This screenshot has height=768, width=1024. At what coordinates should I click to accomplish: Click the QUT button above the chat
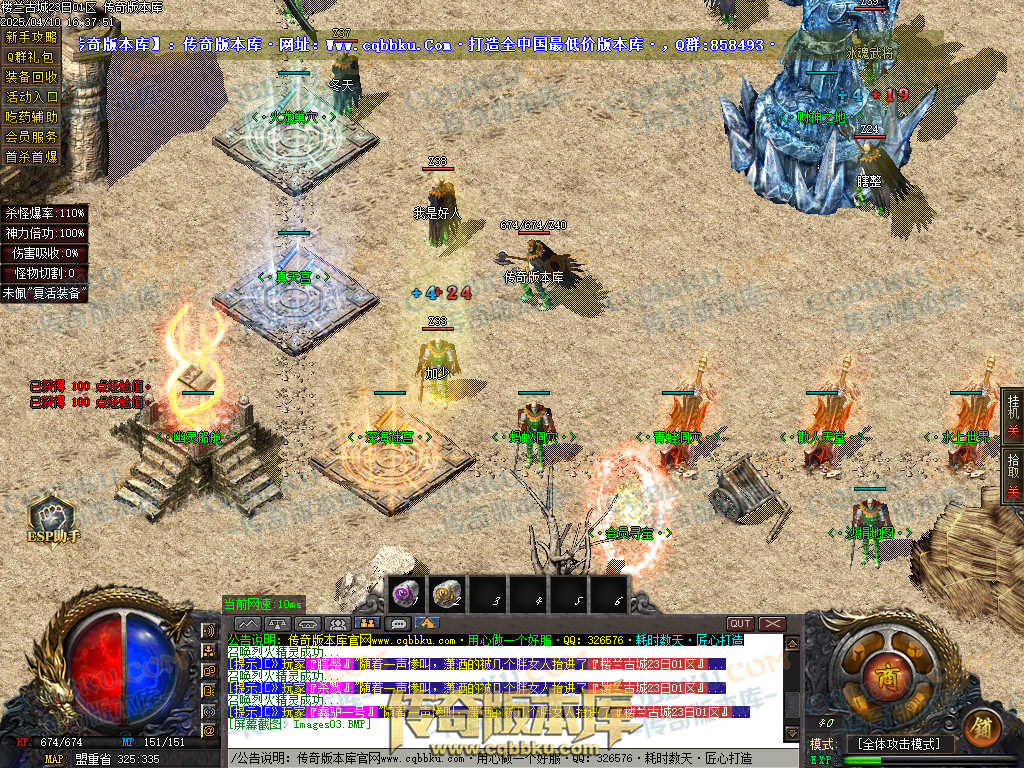point(740,624)
